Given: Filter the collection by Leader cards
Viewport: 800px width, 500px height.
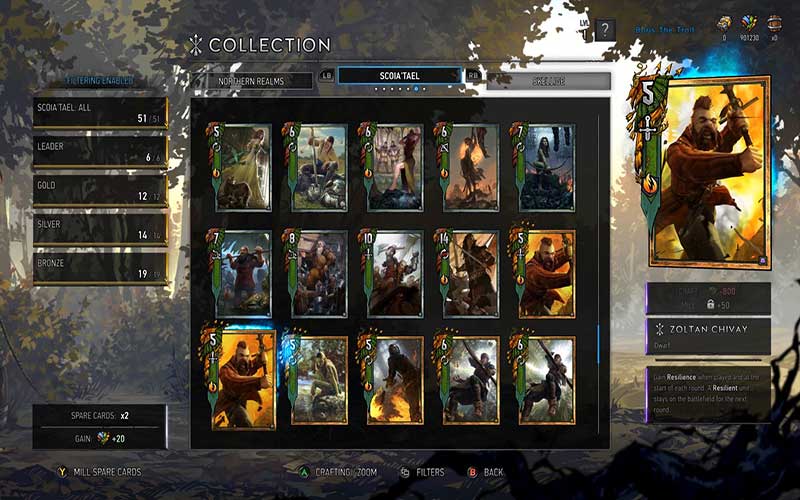Looking at the screenshot, I should (x=99, y=150).
